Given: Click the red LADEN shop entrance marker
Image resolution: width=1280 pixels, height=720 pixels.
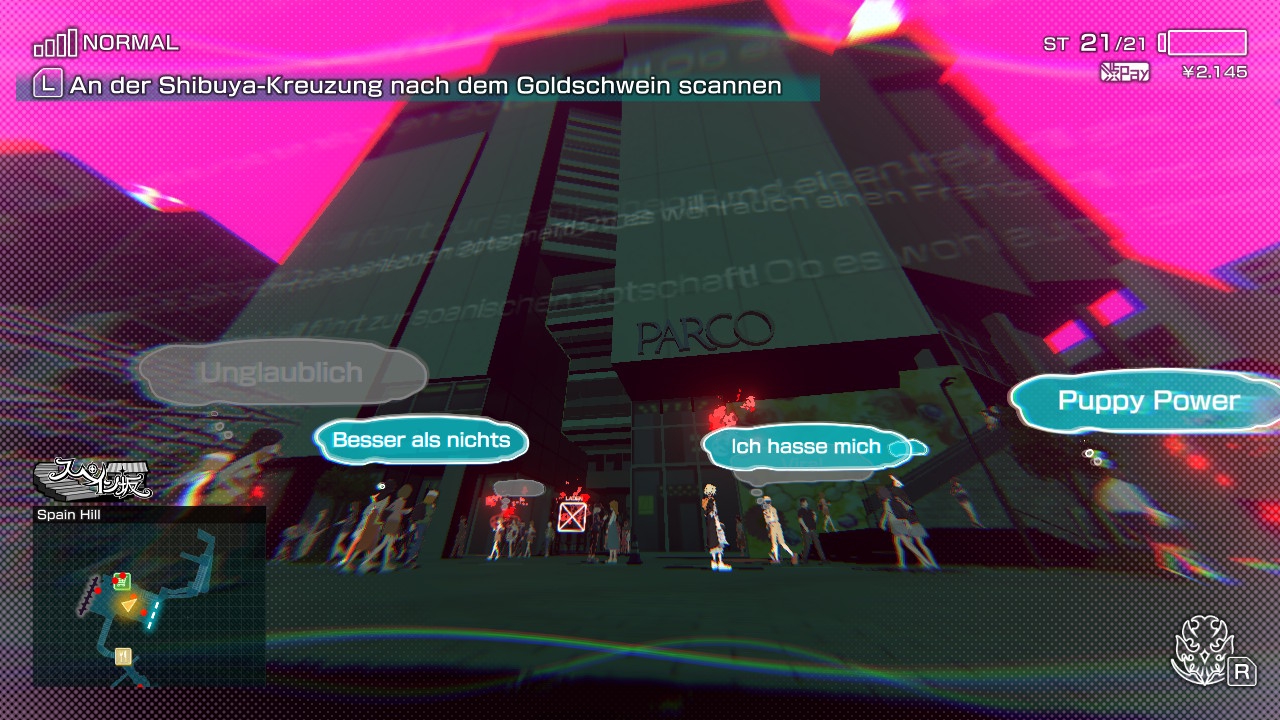Looking at the screenshot, I should [572, 514].
